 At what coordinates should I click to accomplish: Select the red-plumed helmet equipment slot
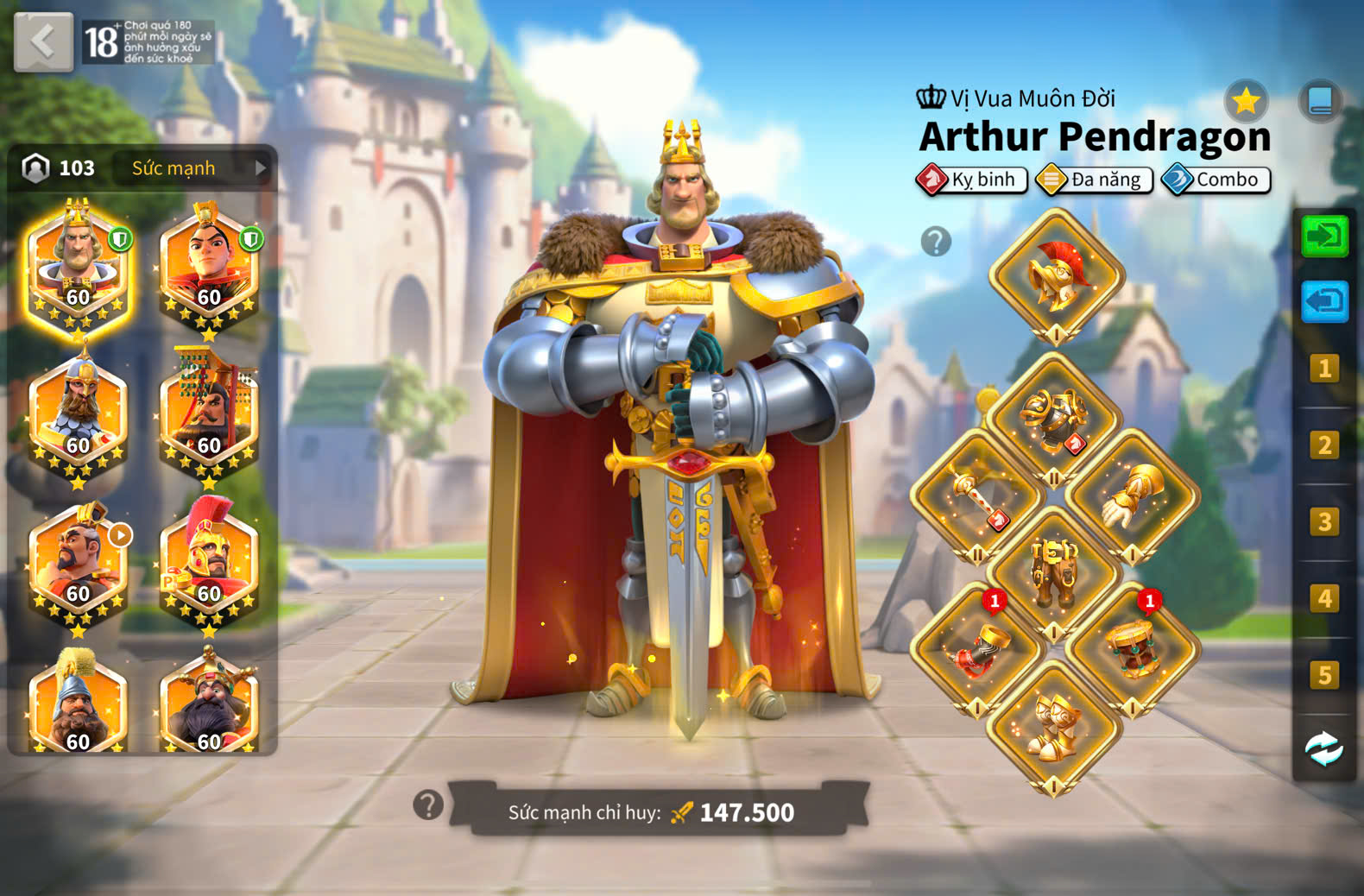click(x=1057, y=276)
